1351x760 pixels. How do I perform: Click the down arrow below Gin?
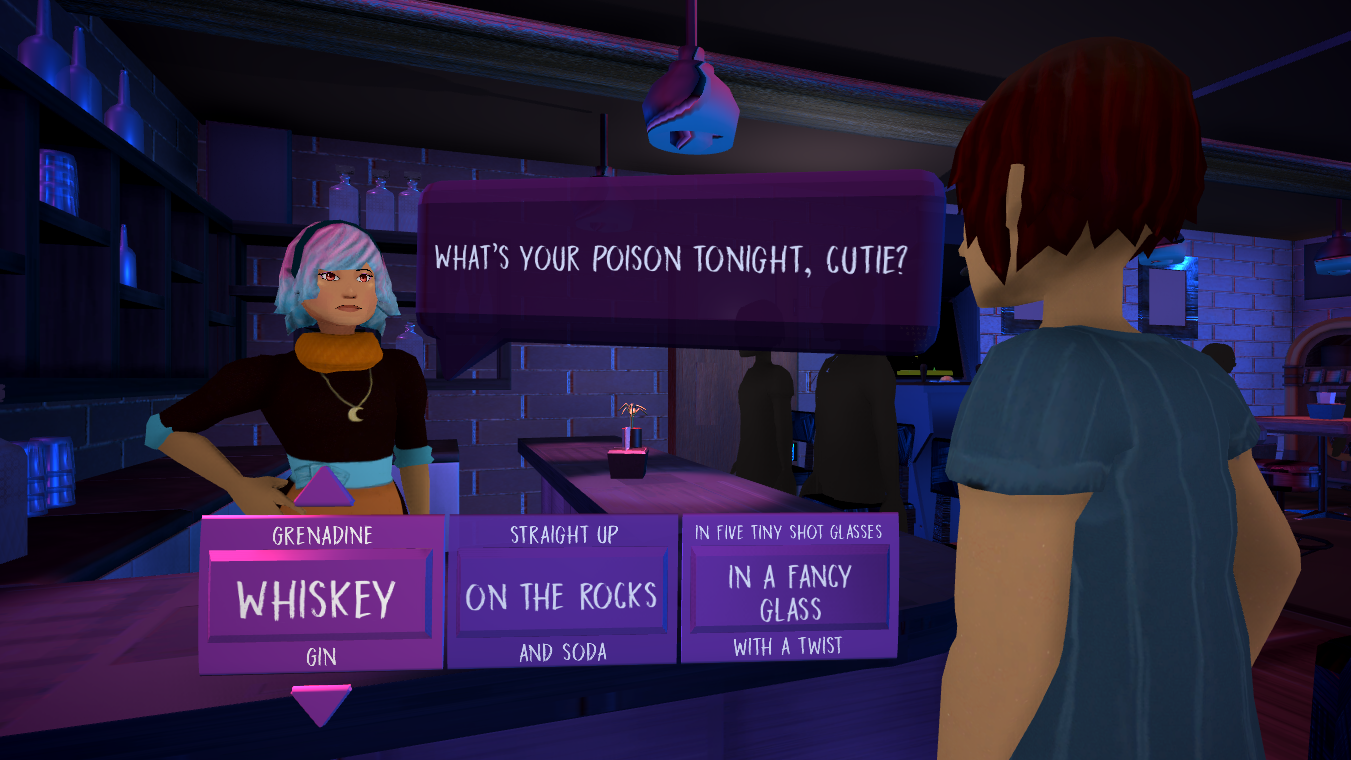click(x=321, y=704)
